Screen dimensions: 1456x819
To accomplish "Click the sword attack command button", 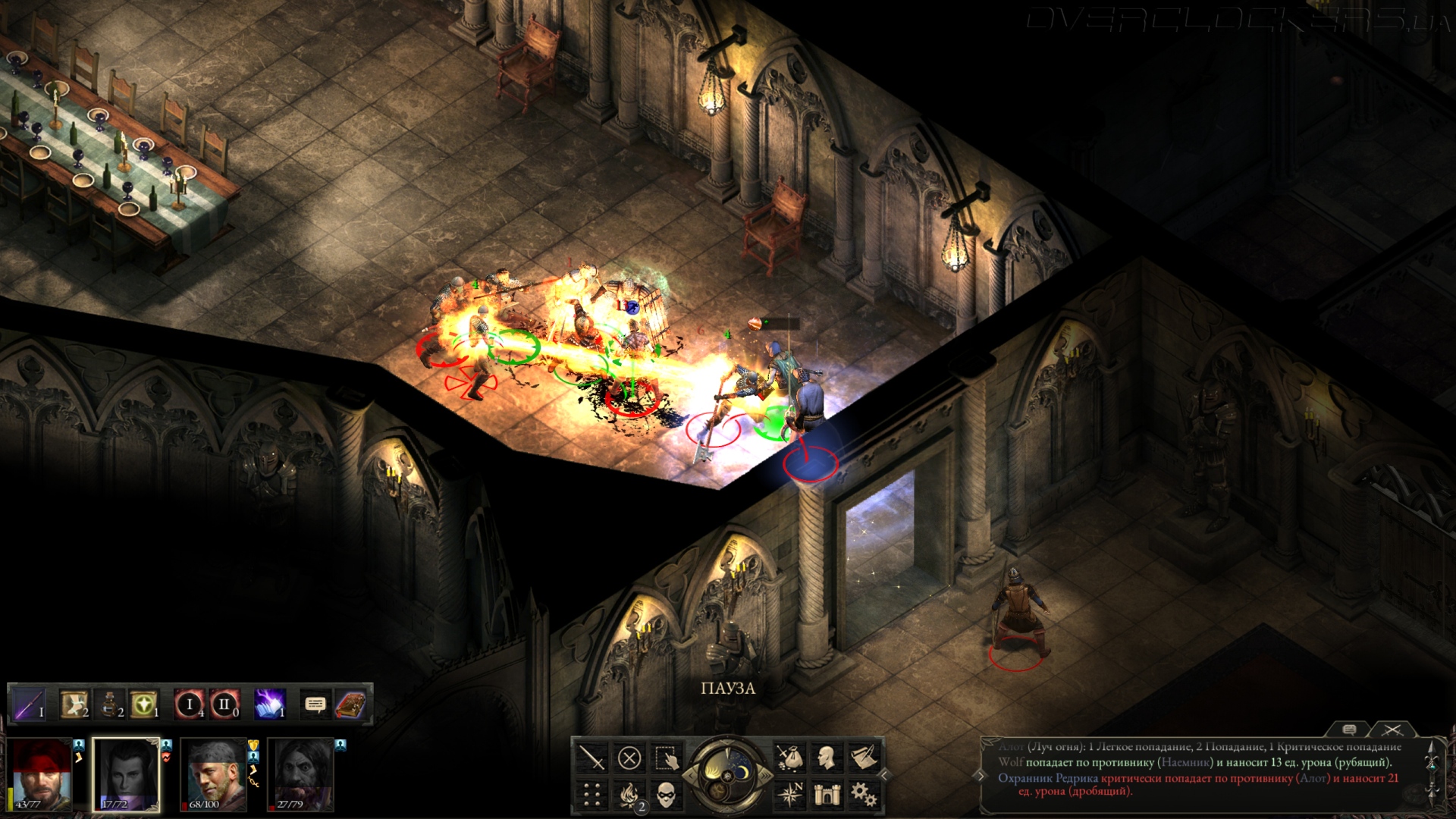I will 591,758.
